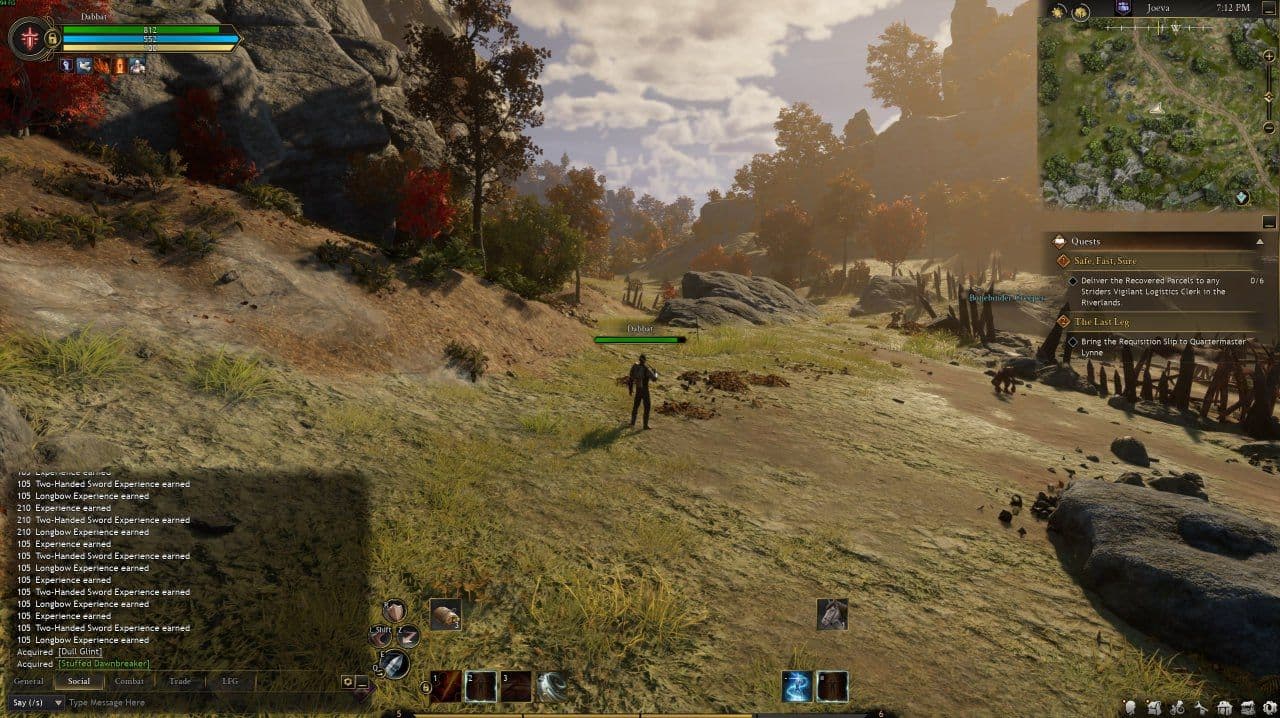
Task: Open chat settings gear icon
Action: point(347,681)
